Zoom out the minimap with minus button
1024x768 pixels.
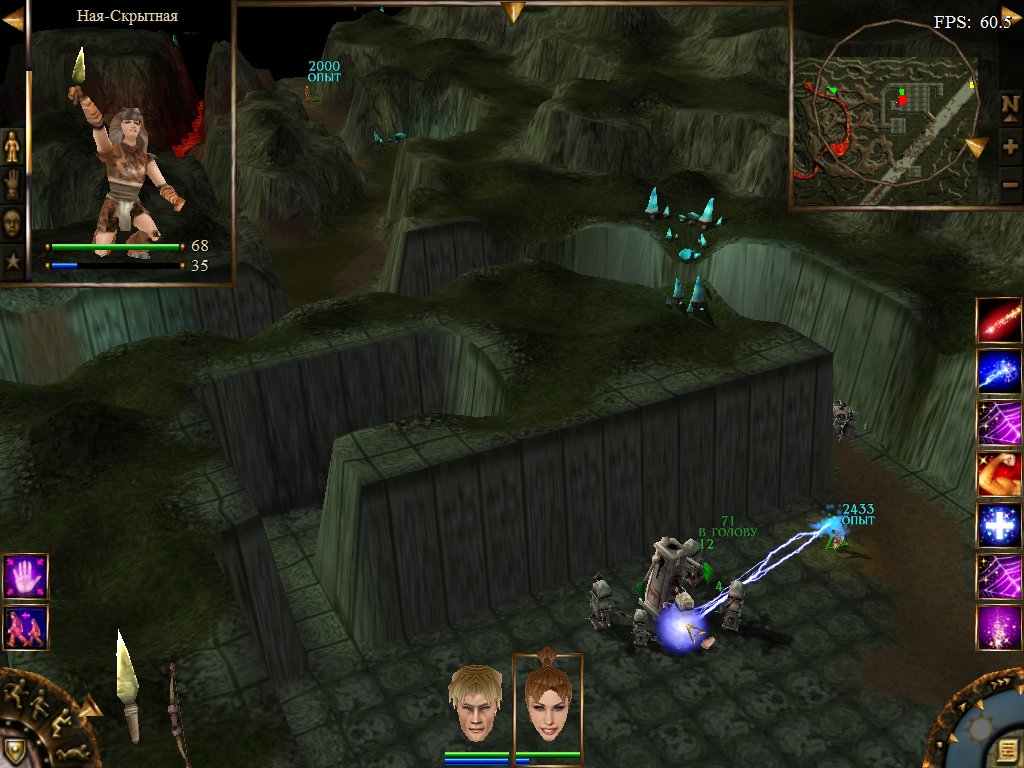tap(1009, 185)
